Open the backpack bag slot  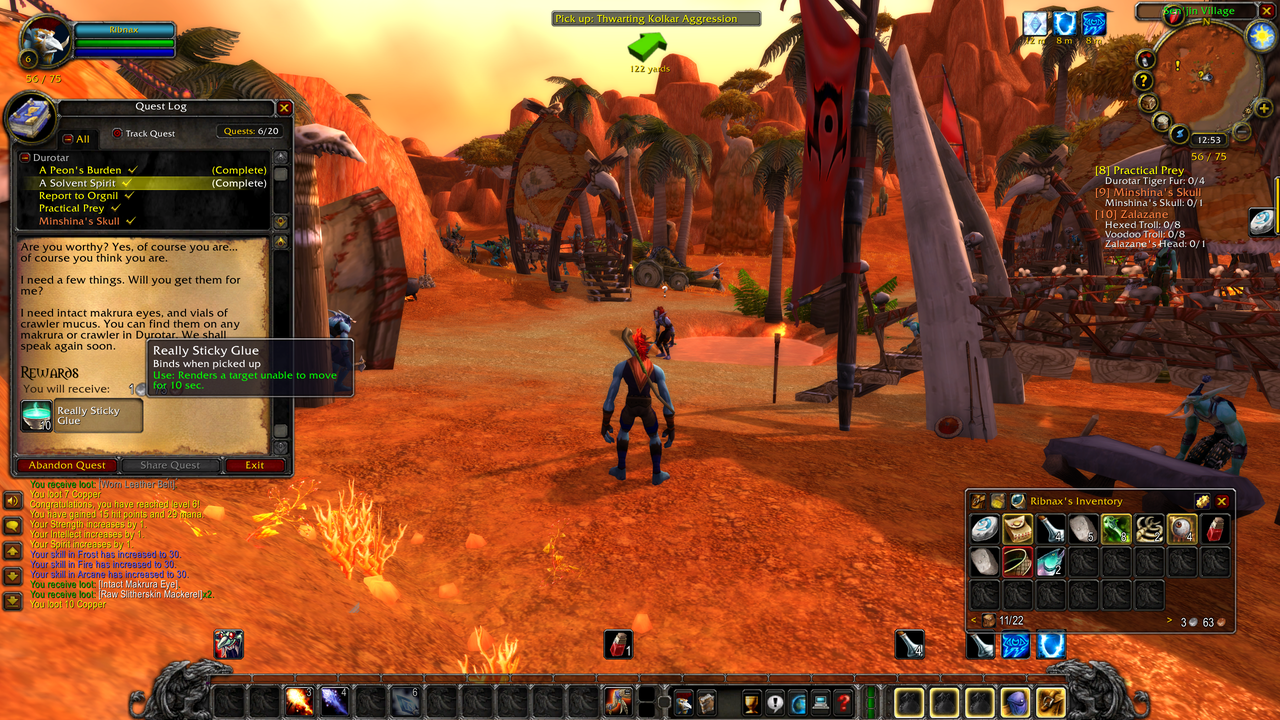[x=1050, y=702]
